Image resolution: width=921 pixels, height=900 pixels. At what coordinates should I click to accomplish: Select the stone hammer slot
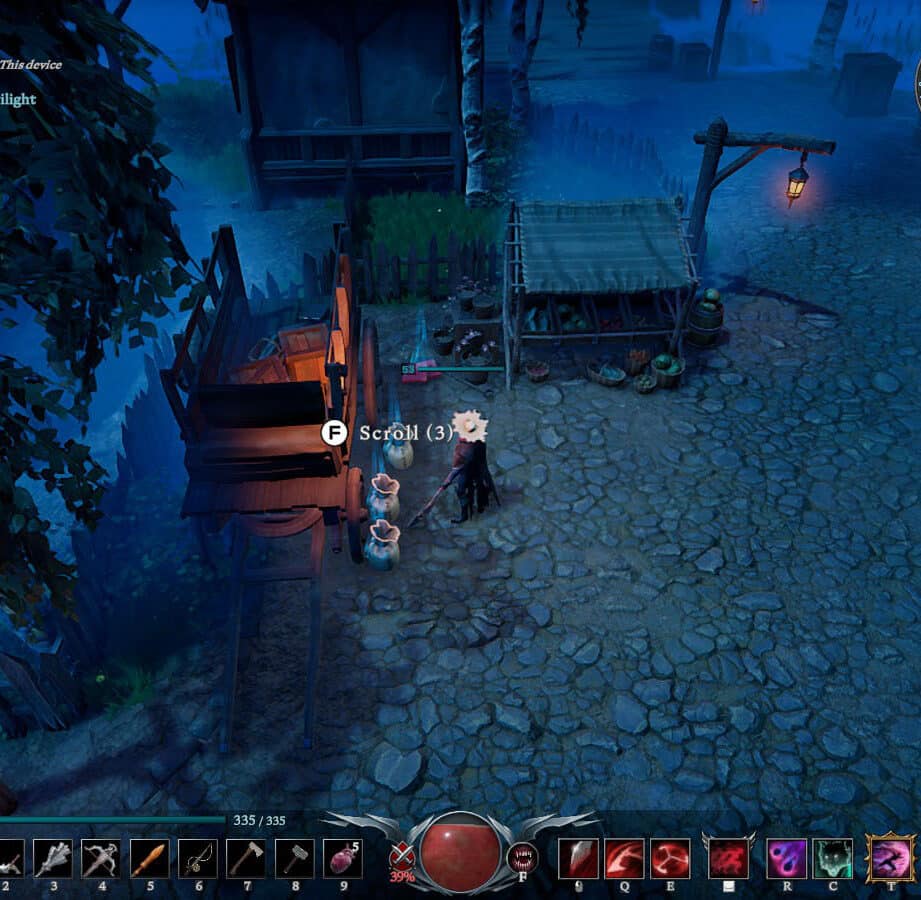[x=294, y=858]
